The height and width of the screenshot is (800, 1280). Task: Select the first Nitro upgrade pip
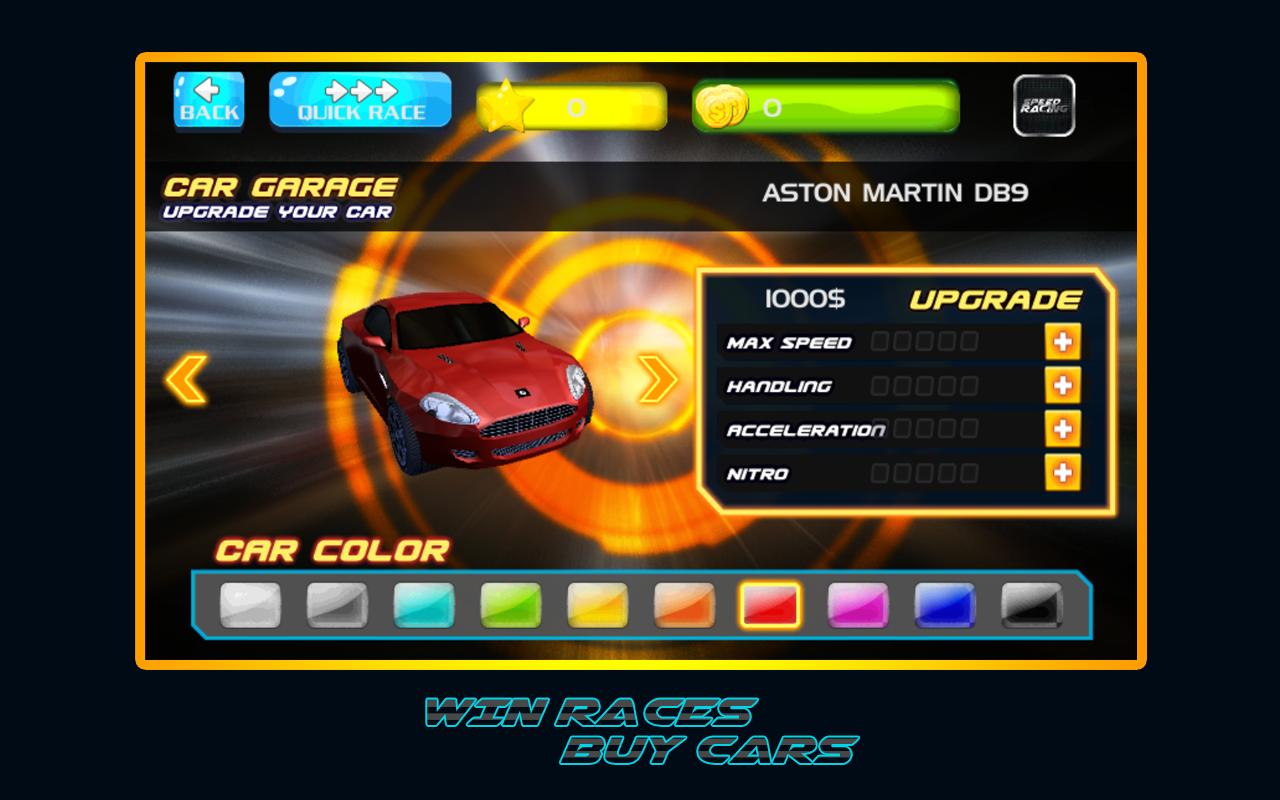pyautogui.click(x=878, y=471)
